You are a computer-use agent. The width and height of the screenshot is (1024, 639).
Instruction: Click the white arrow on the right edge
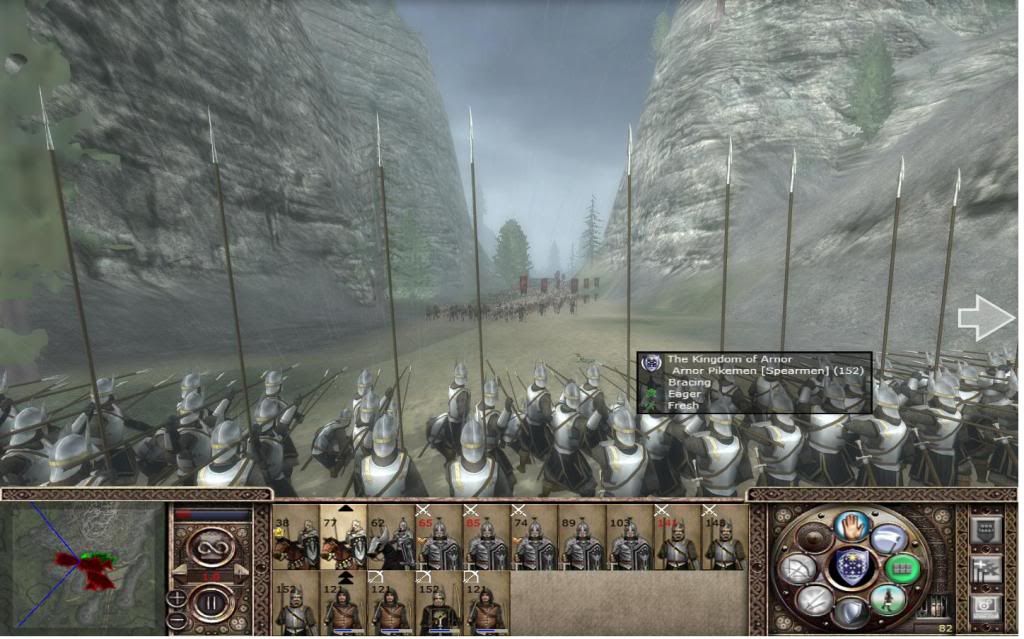tap(986, 318)
